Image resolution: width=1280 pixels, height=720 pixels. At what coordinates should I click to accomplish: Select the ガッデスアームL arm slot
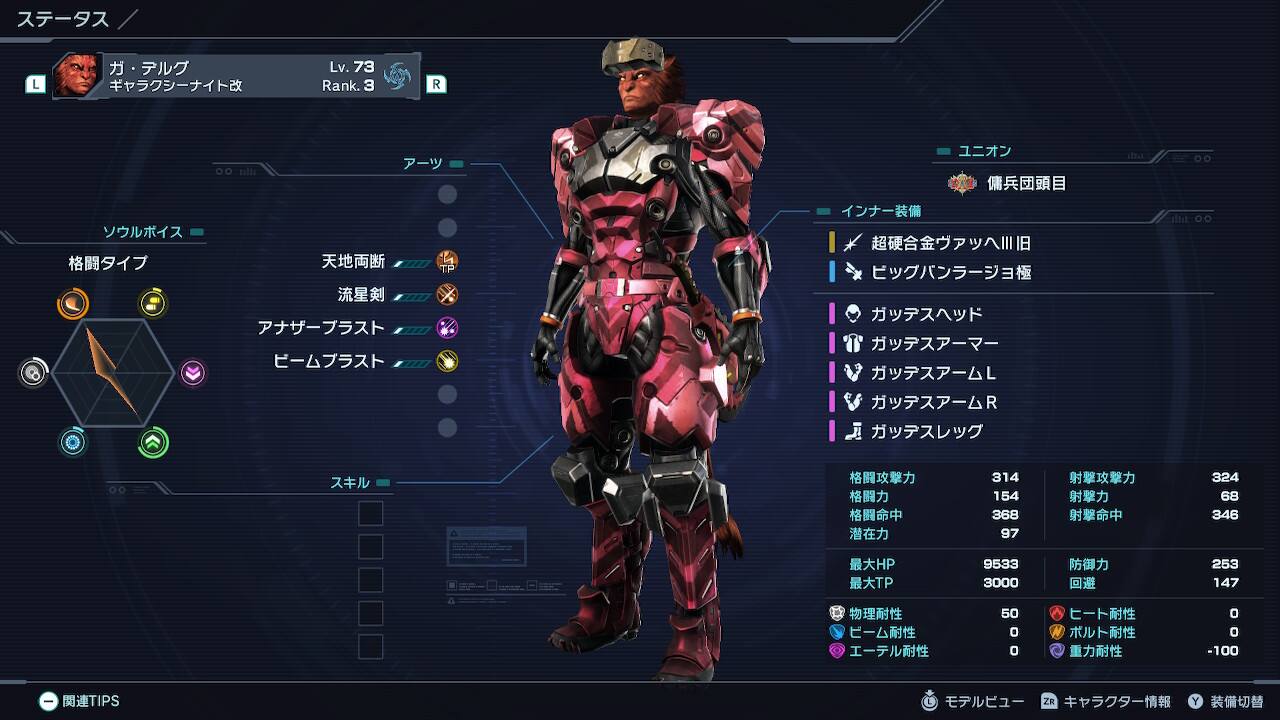pyautogui.click(x=932, y=373)
